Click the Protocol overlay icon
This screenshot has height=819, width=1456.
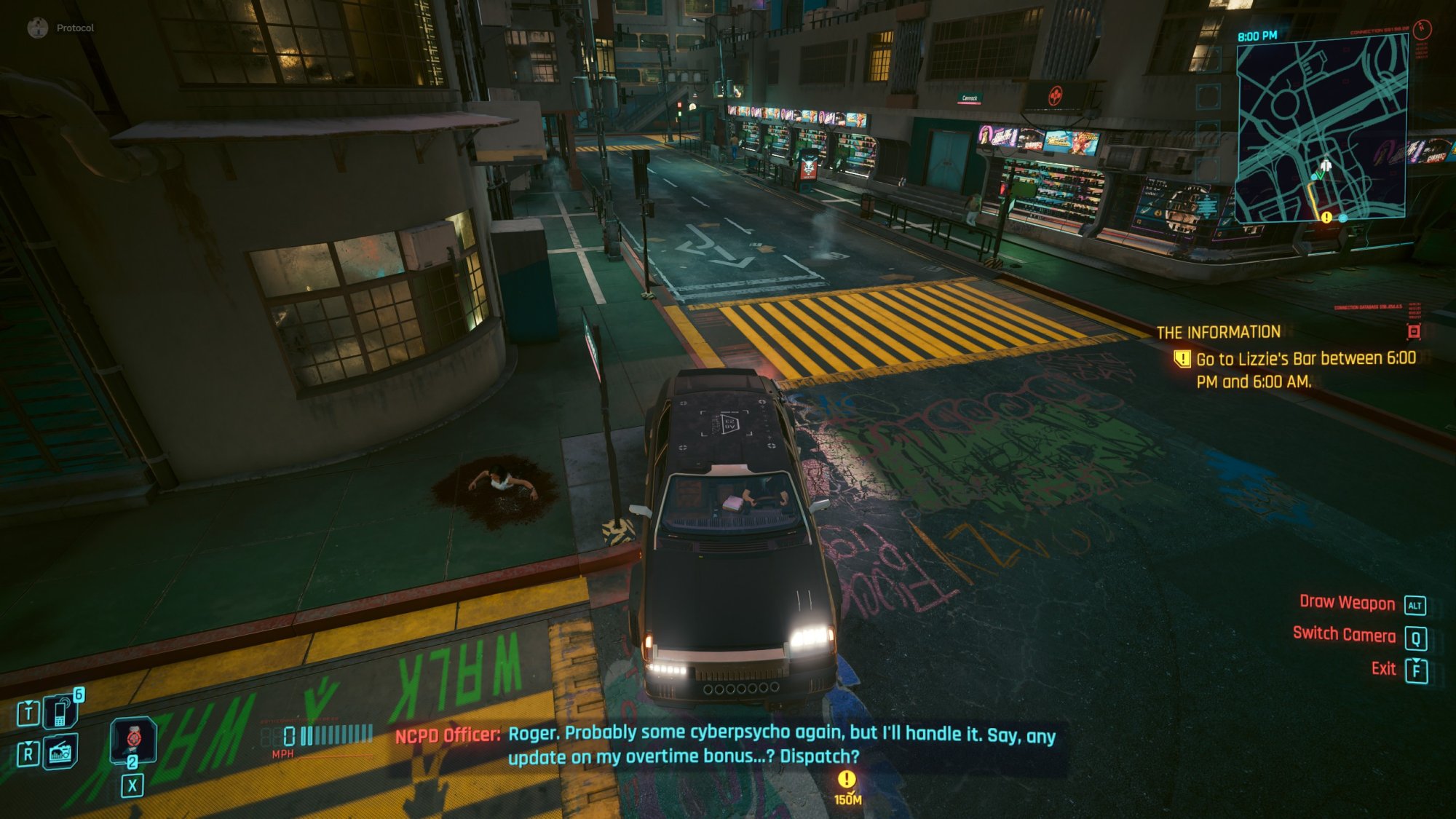click(x=37, y=28)
